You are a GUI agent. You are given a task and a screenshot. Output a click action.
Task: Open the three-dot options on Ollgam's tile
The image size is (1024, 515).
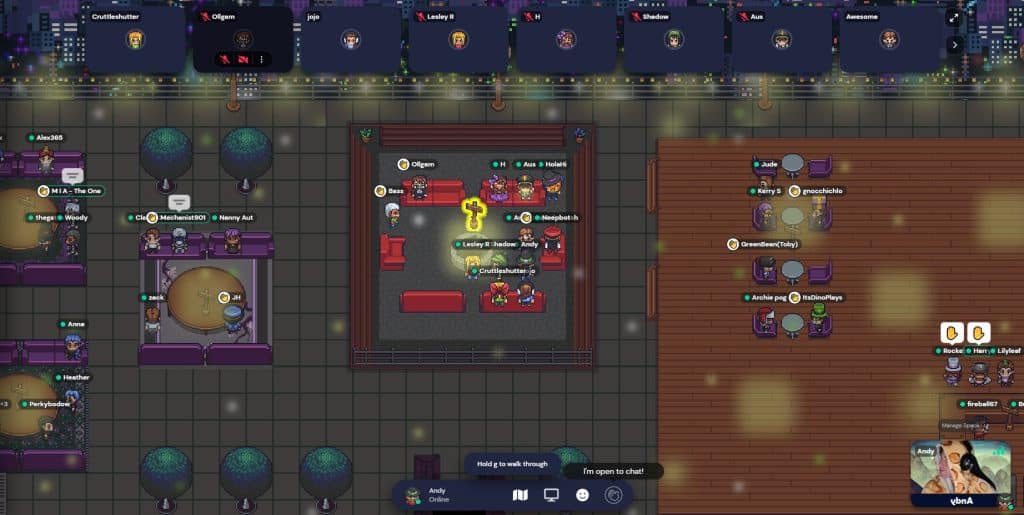262,60
